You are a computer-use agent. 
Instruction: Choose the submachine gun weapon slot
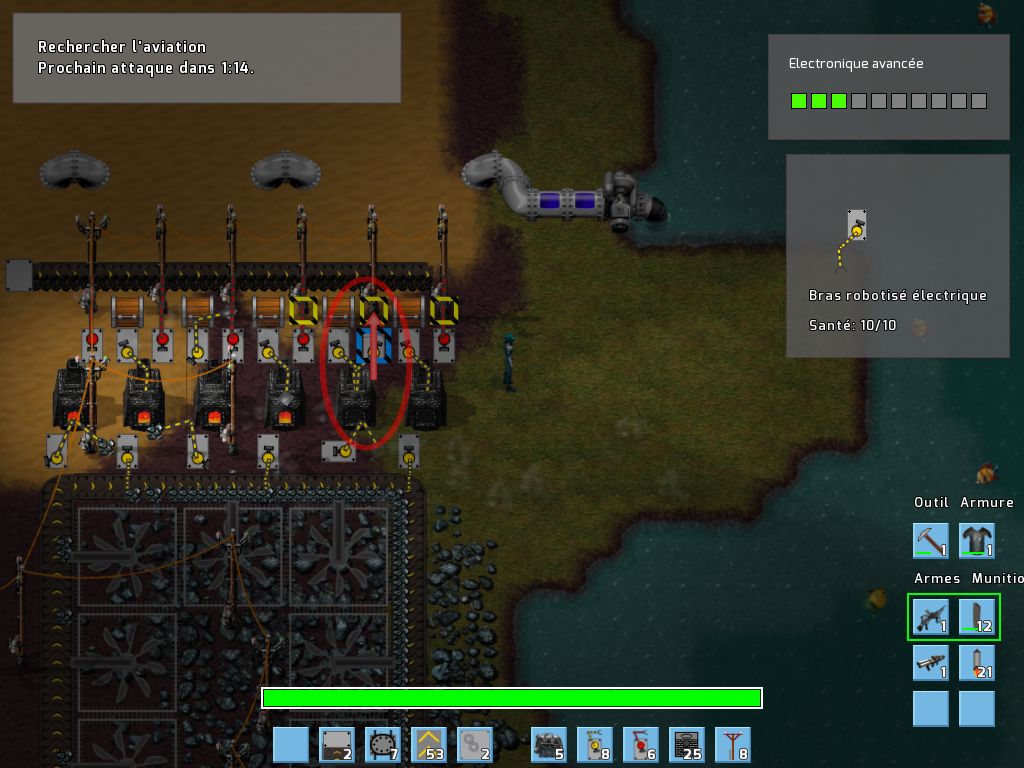pyautogui.click(x=931, y=617)
